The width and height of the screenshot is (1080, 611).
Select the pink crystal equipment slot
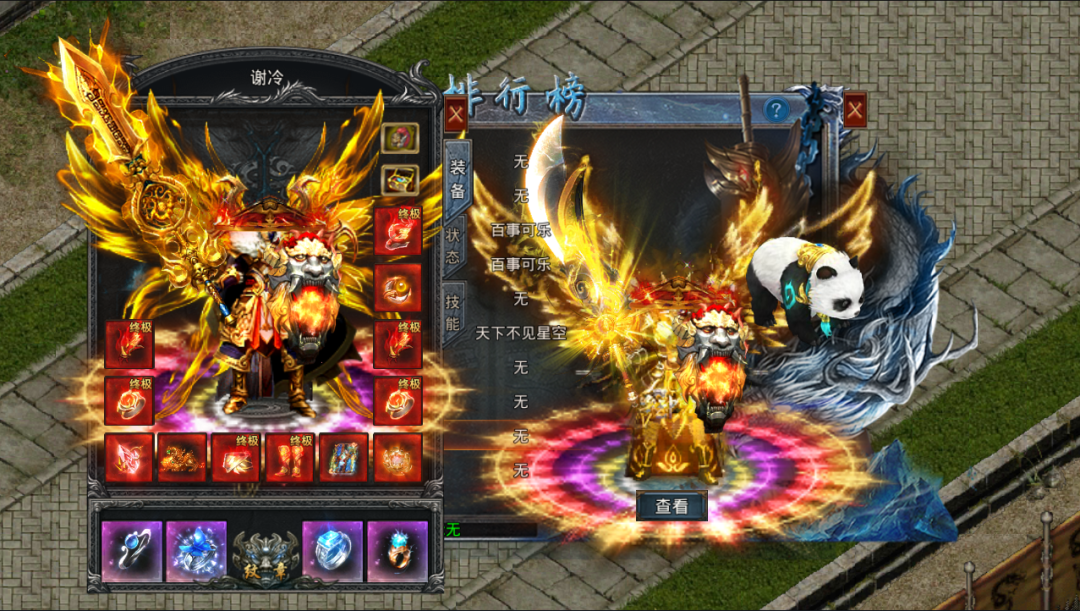pos(129,458)
